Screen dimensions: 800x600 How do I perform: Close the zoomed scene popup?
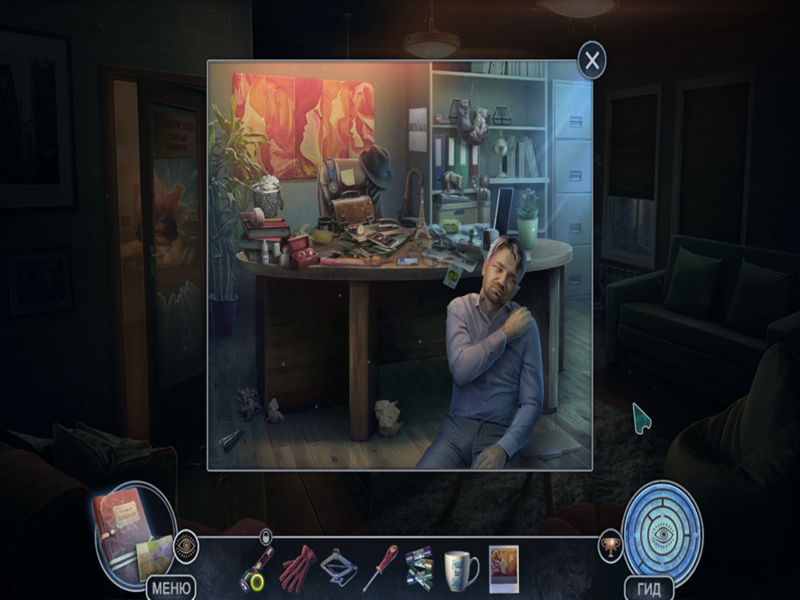pos(592,61)
